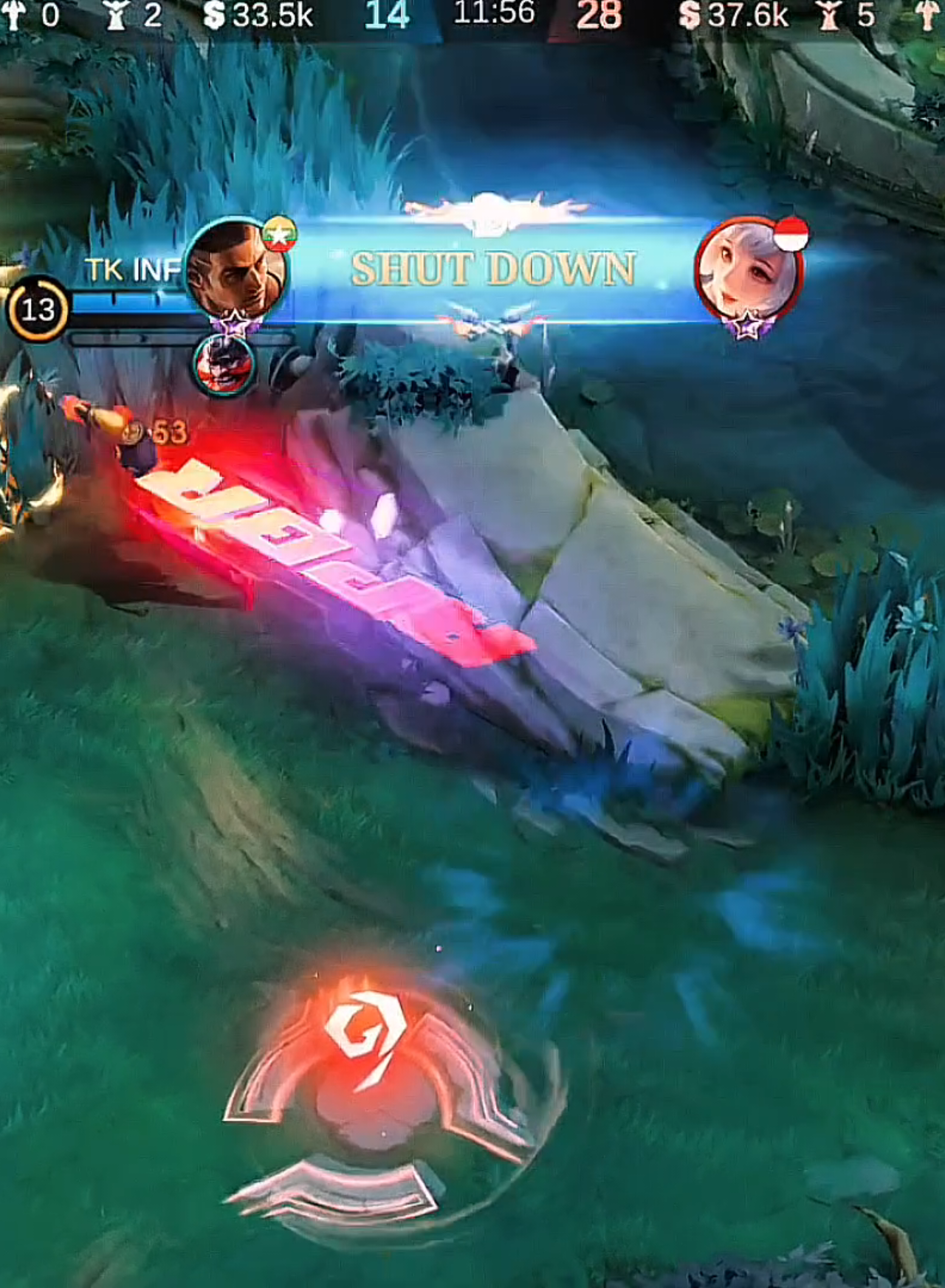This screenshot has width=945, height=1288.
Task: Tap the blue team turret destroyed counter icon
Action: tap(114, 15)
